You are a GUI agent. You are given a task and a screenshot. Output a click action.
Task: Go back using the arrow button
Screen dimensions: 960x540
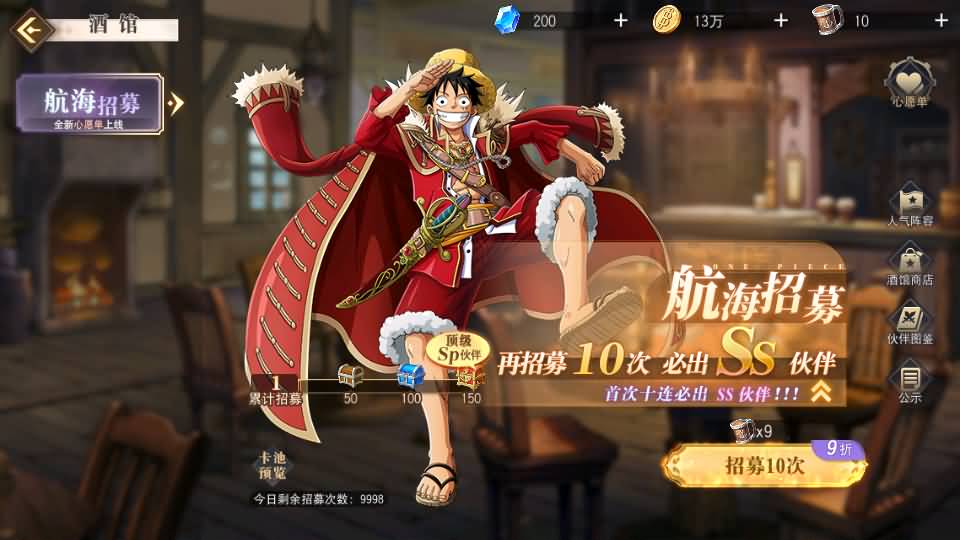31,29
